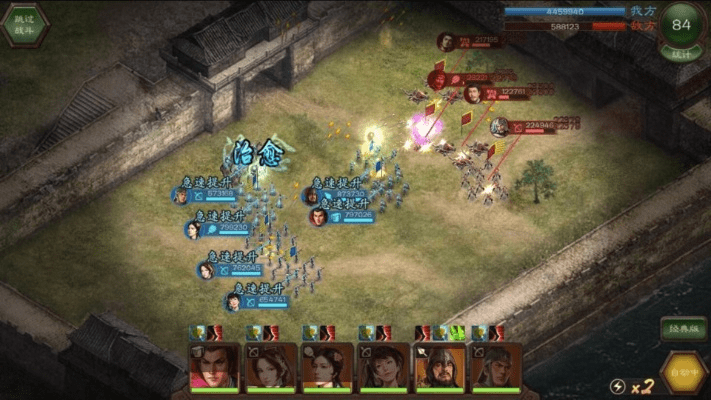Change the x2 battle speed
Screen dimensions: 711x400
pos(636,386)
